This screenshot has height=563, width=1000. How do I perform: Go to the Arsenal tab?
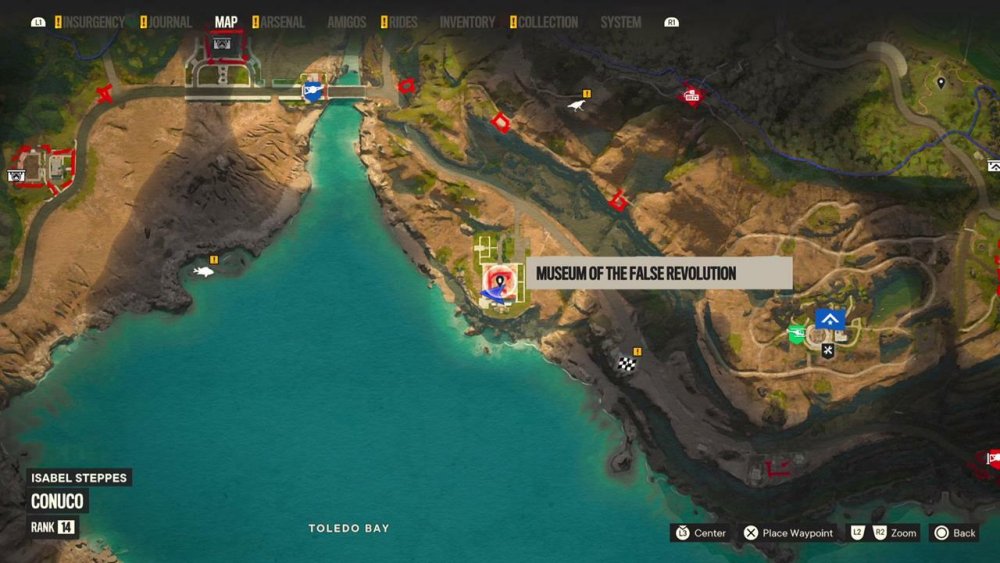(283, 22)
